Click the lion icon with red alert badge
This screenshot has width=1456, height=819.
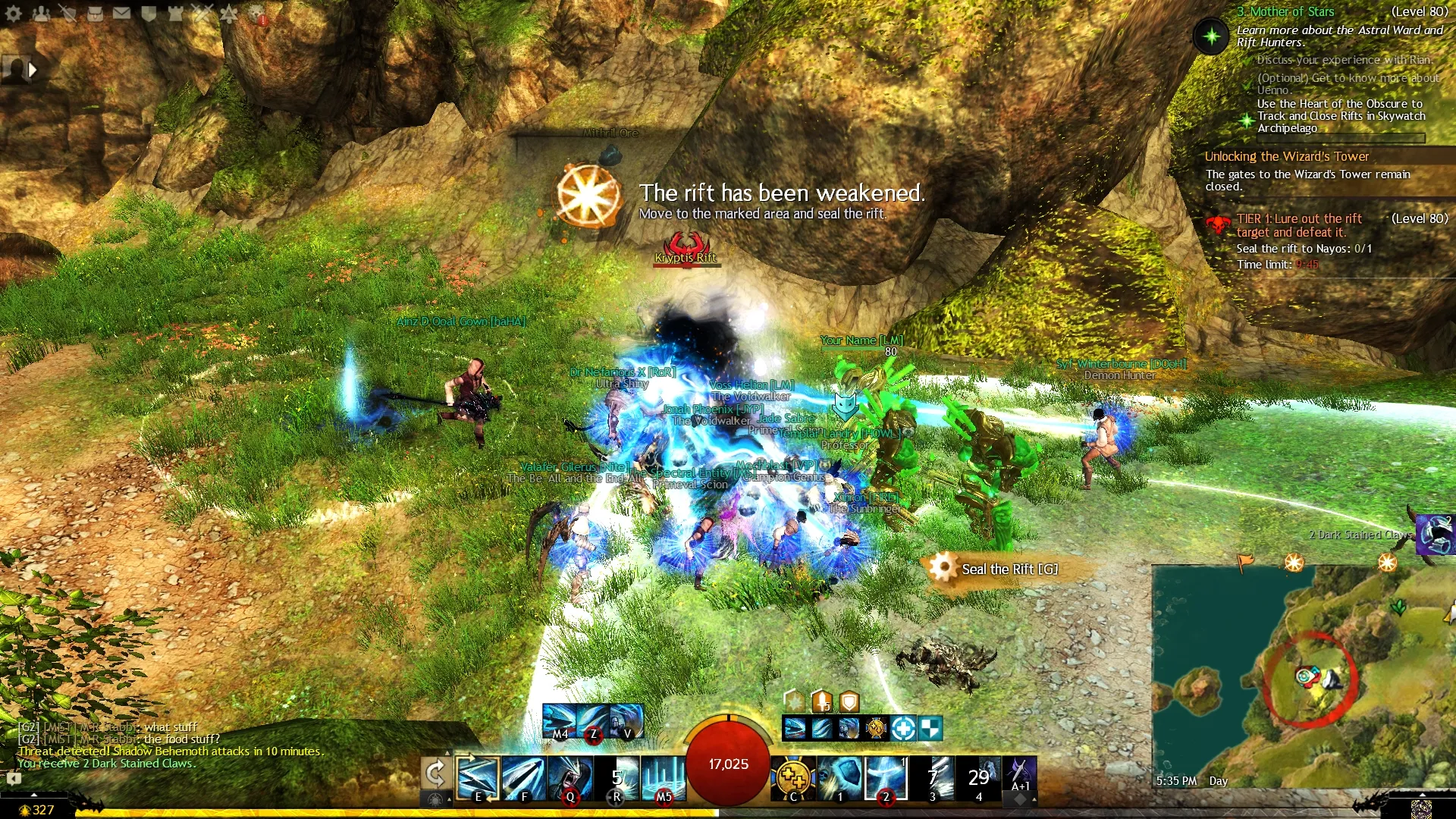[x=256, y=14]
